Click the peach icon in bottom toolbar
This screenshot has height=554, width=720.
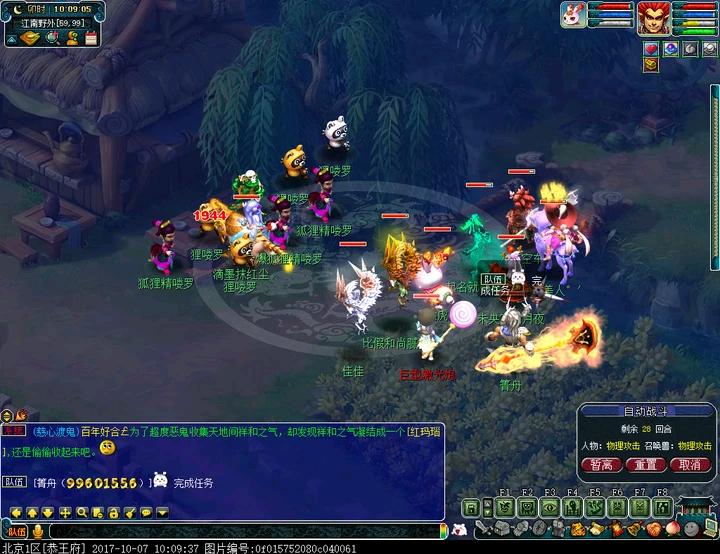tap(670, 528)
